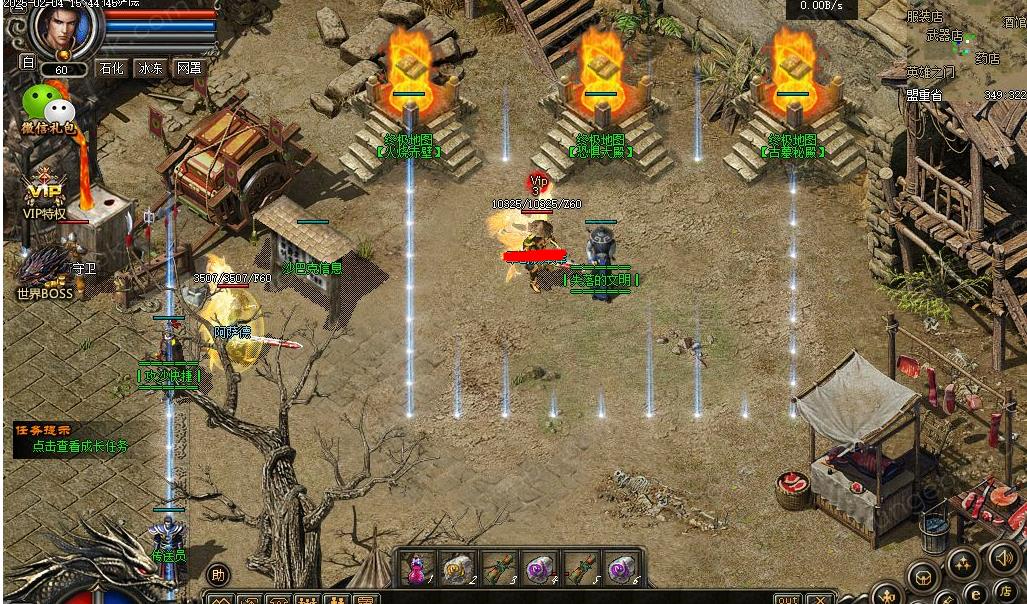Click the round 助 assist button
The height and width of the screenshot is (604, 1027).
[218, 575]
